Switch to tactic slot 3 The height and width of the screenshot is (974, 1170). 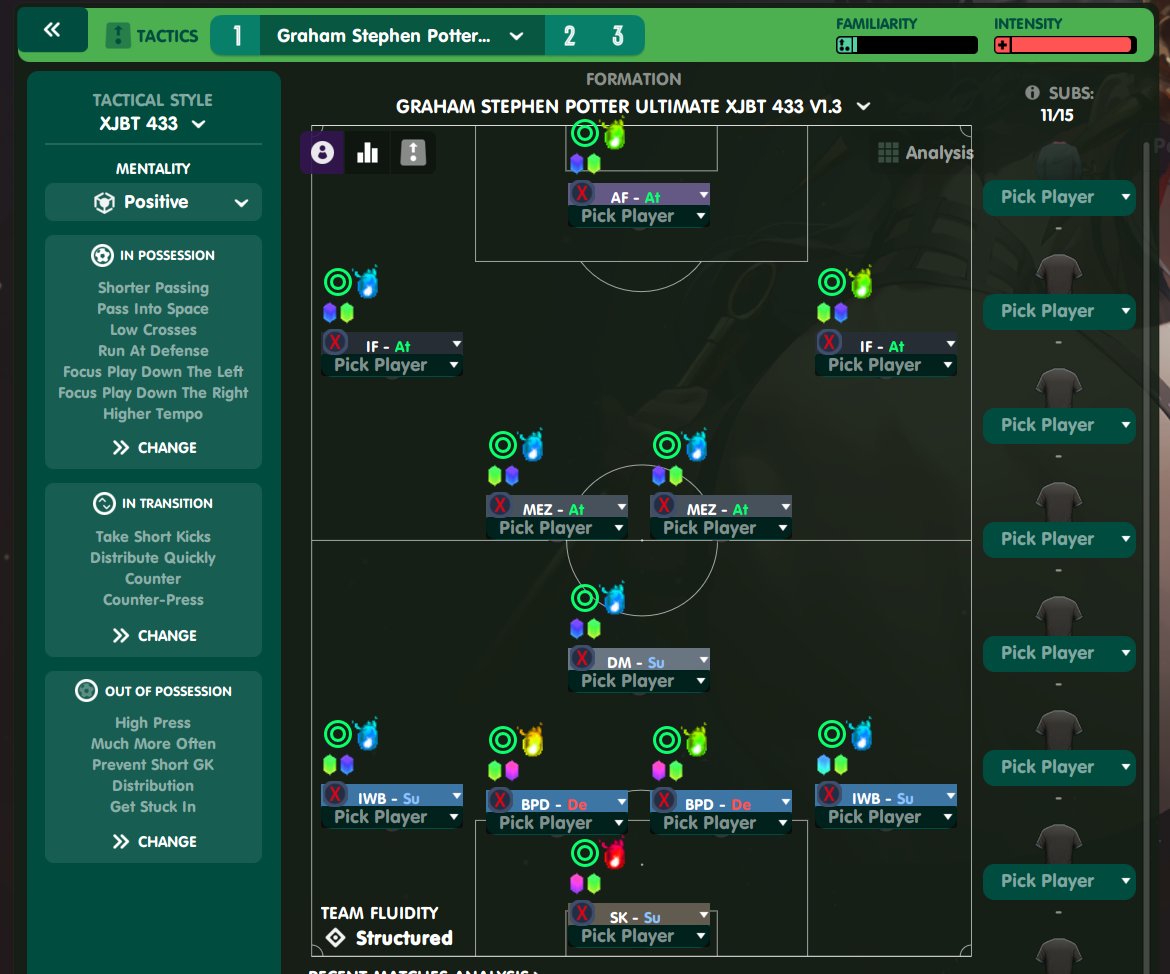tap(617, 36)
